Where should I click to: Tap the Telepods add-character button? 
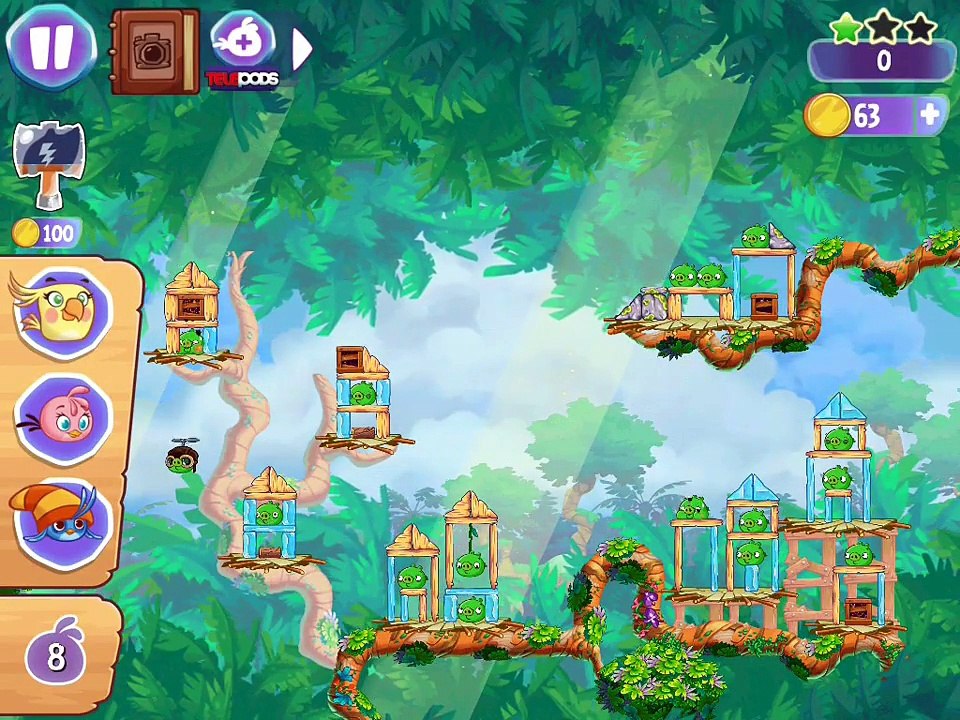[x=243, y=46]
